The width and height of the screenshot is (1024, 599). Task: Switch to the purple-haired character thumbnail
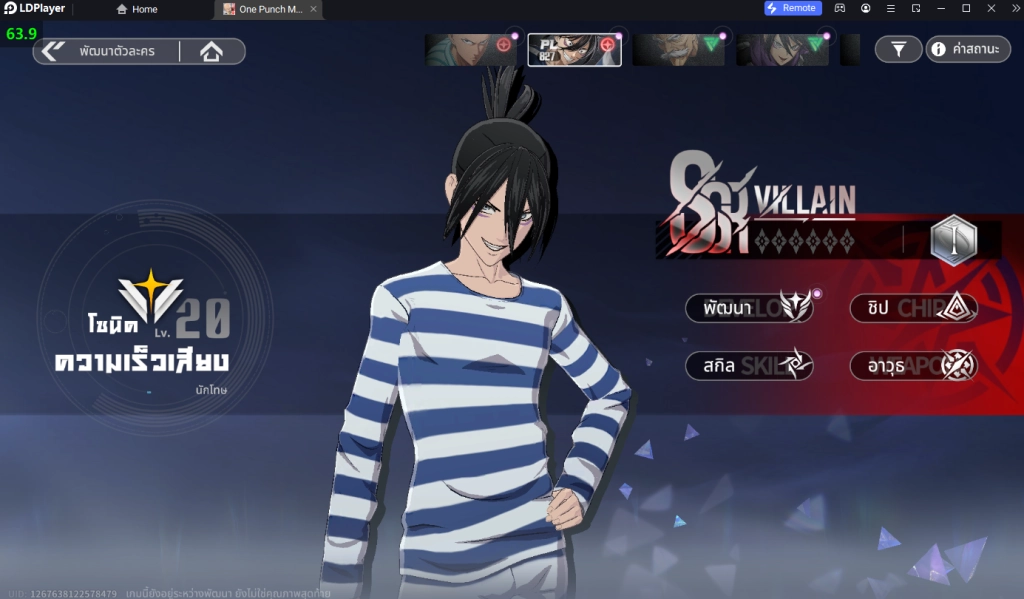(782, 50)
